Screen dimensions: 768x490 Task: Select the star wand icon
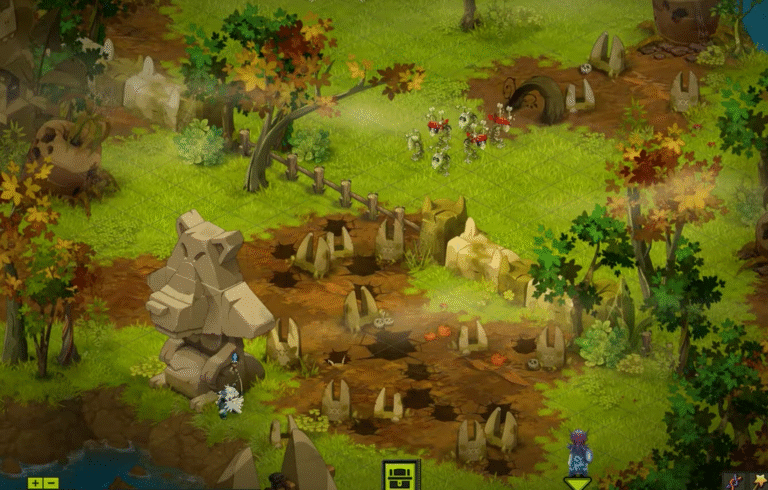click(x=759, y=481)
